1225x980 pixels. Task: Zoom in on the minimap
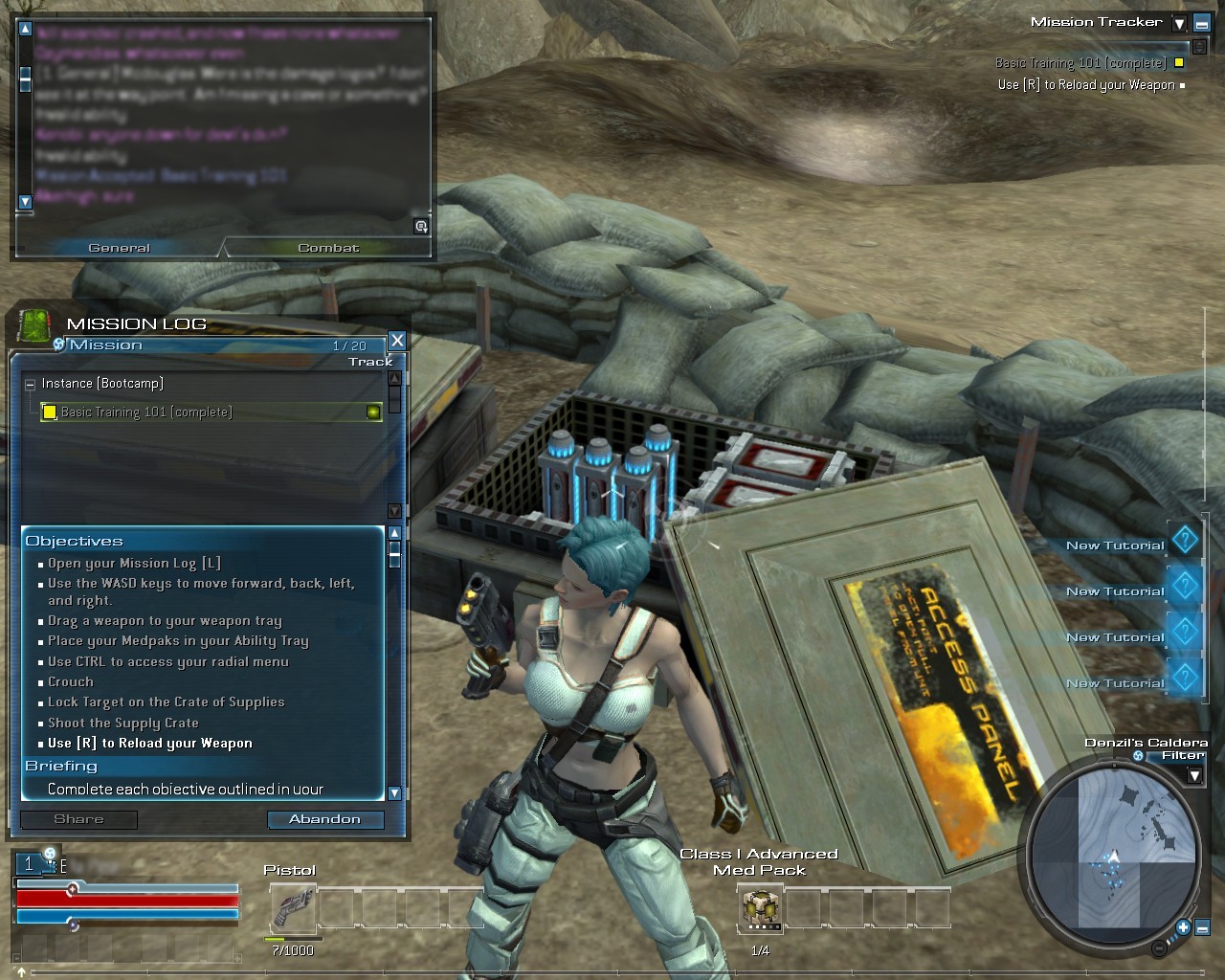[x=1183, y=927]
